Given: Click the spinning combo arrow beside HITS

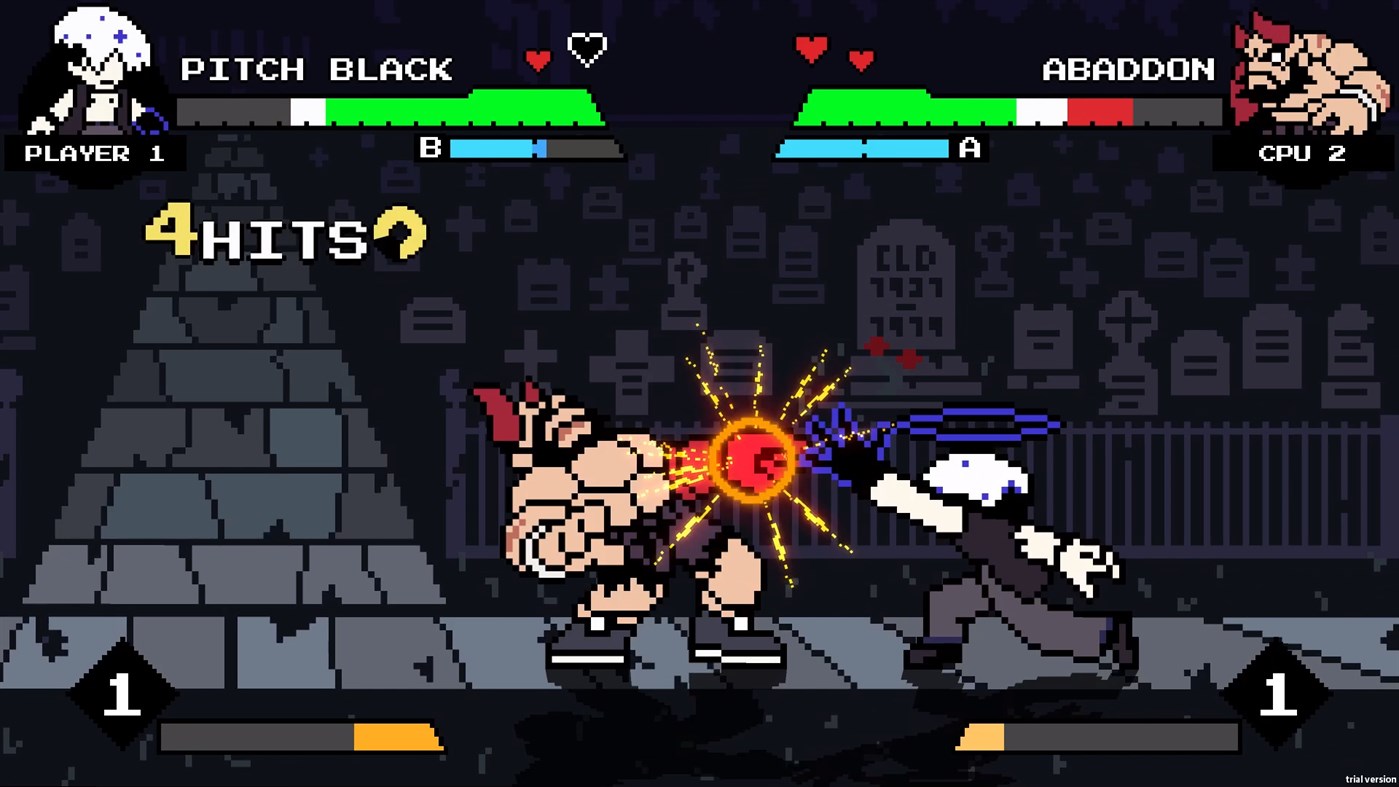Looking at the screenshot, I should pyautogui.click(x=401, y=233).
